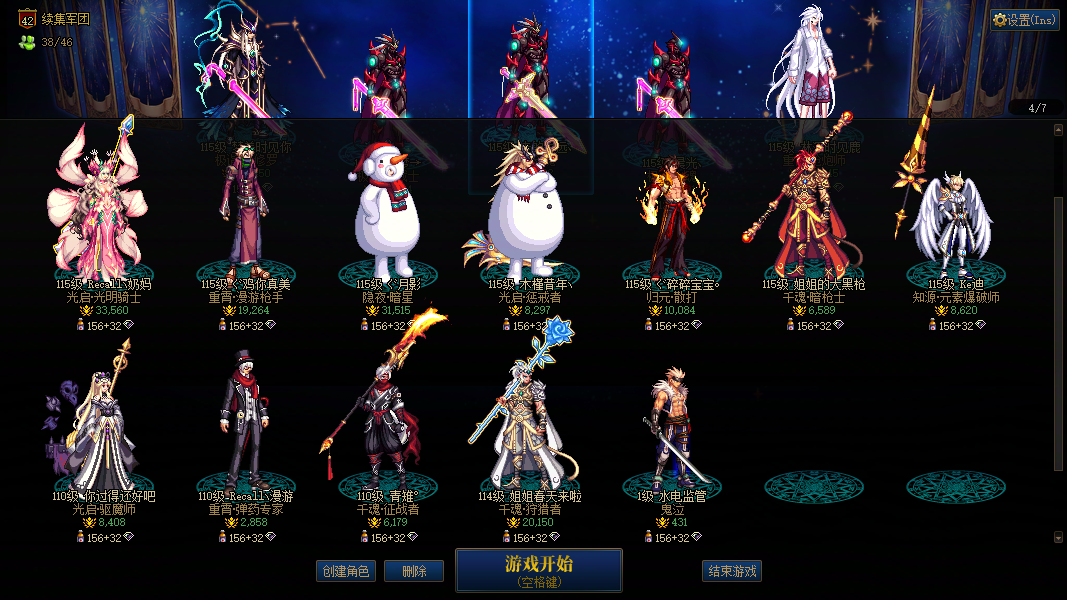Click the 创建角色 create character button
Screen dimensions: 1067x600
(x=345, y=571)
